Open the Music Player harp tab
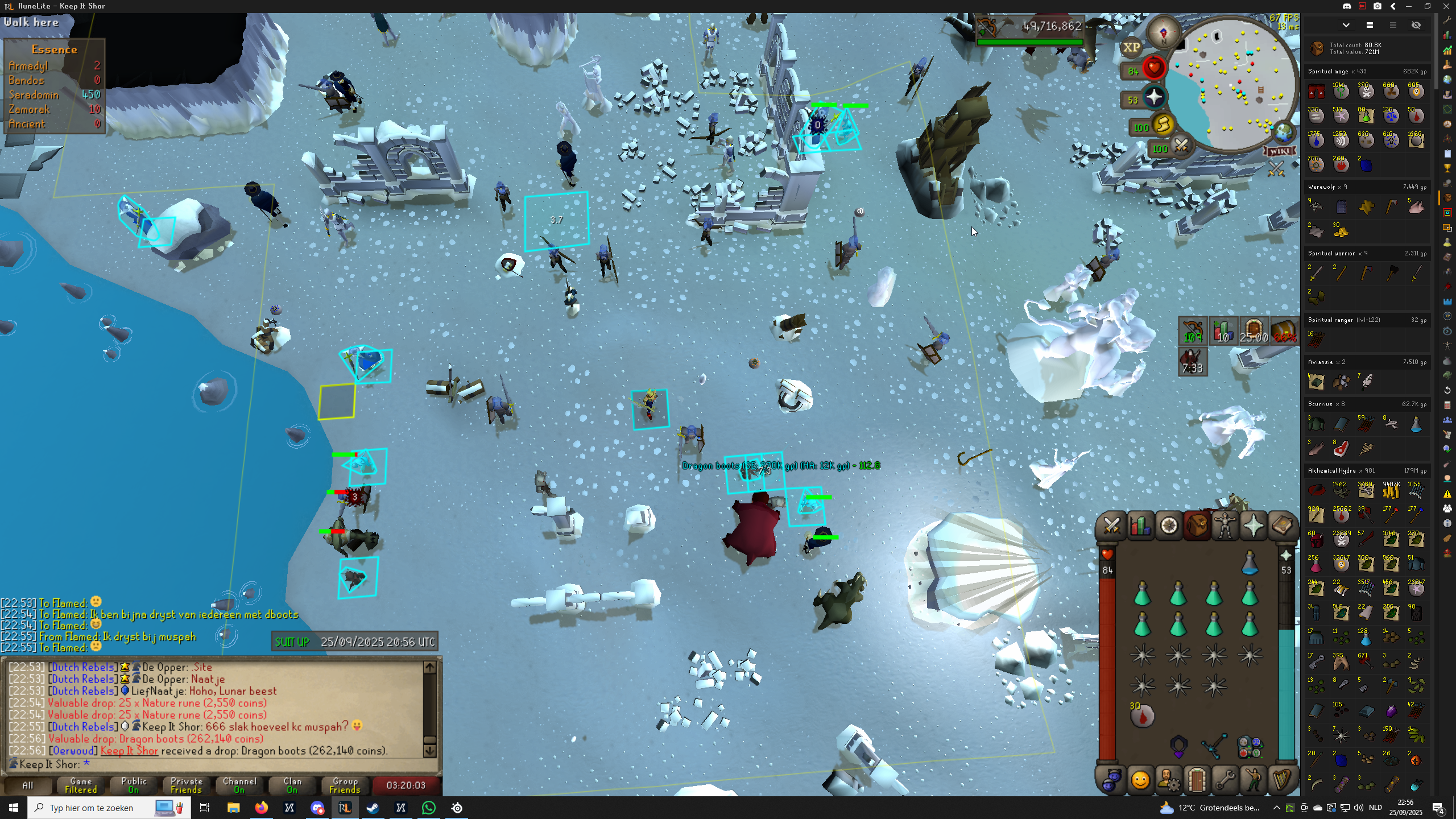 (1281, 780)
